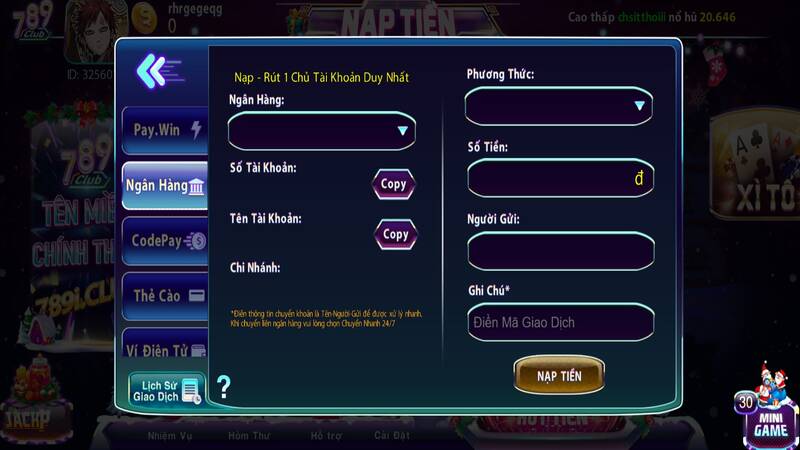This screenshot has height=450, width=800.
Task: Select the Ngân Hàng tab
Action: click(x=165, y=185)
